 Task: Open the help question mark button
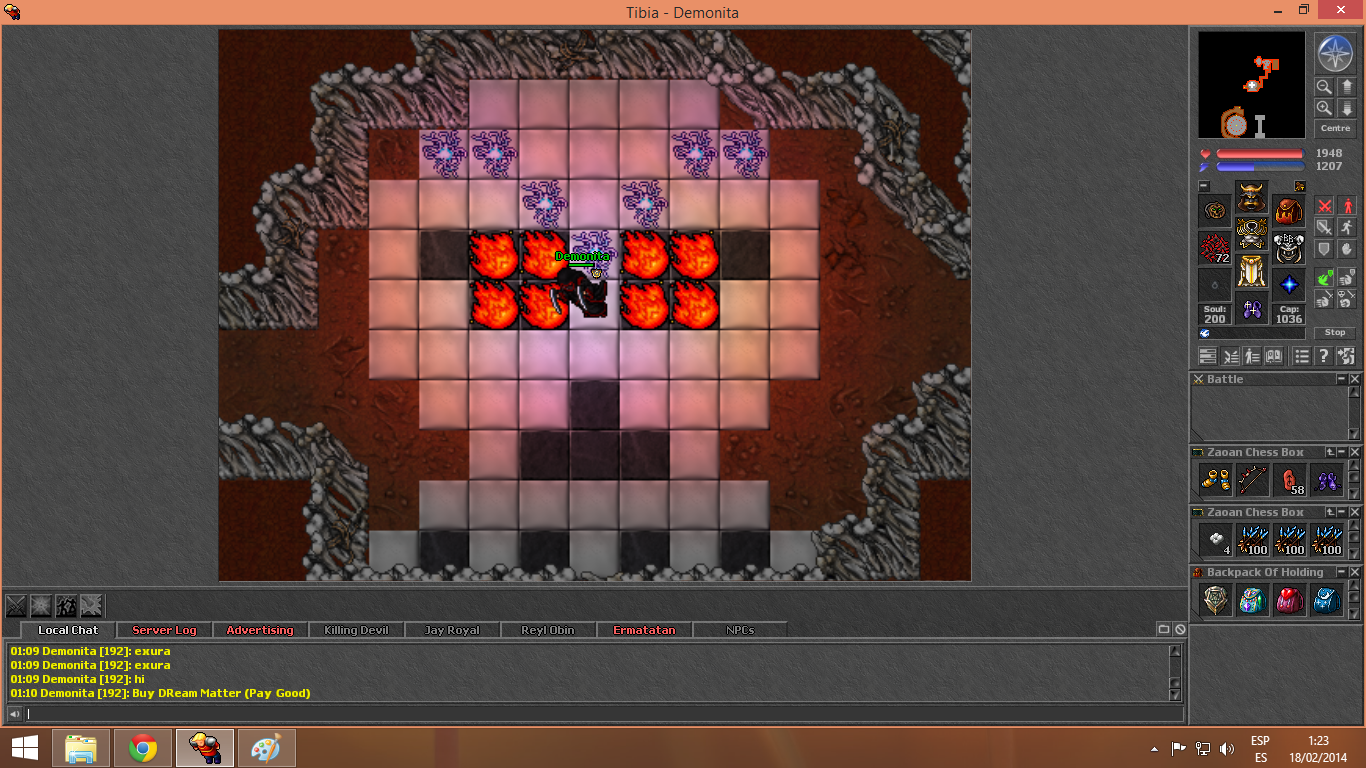pos(1323,356)
